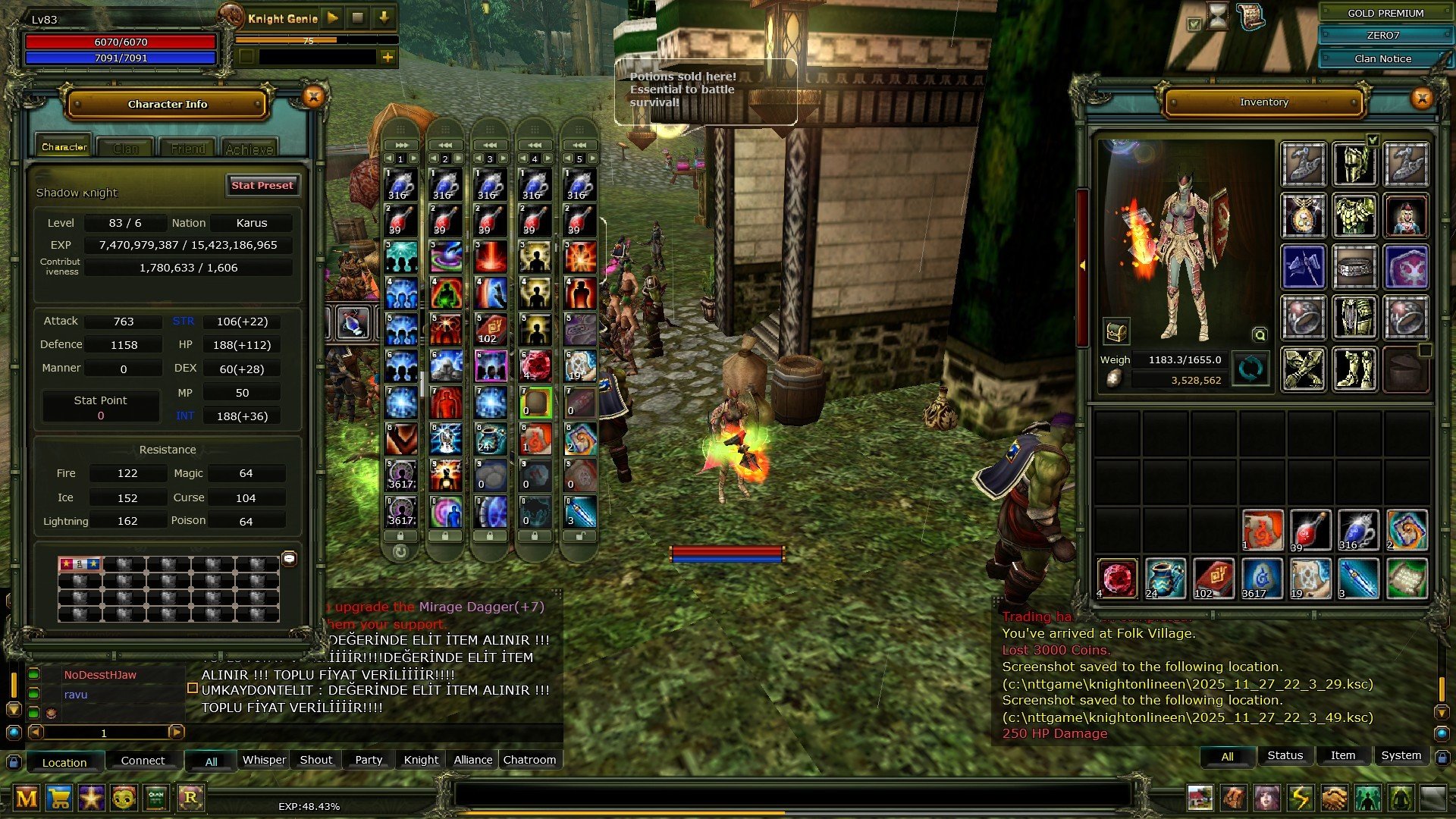Viewport: 1456px width, 819px height.
Task: Click the Location button
Action: pos(64,762)
